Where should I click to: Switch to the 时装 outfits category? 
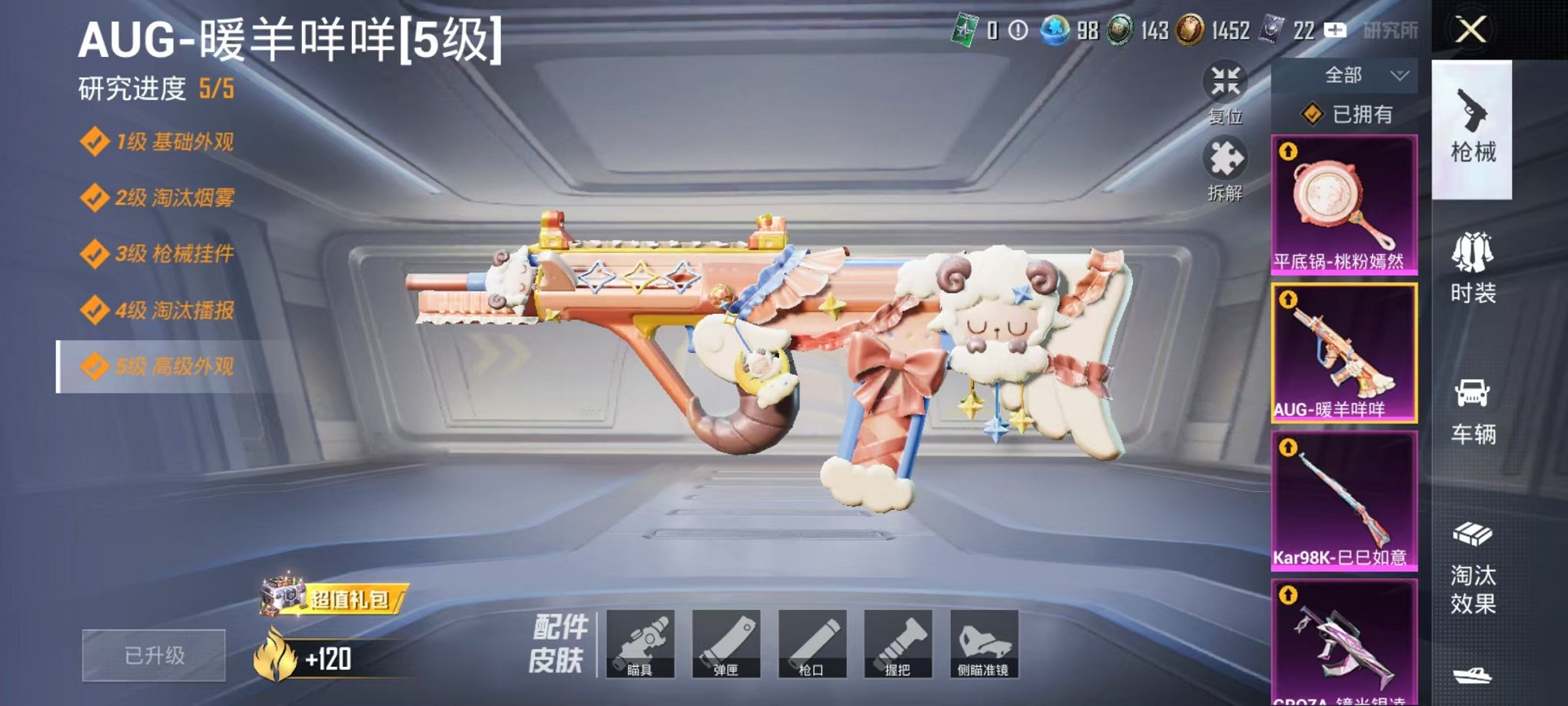point(1474,269)
